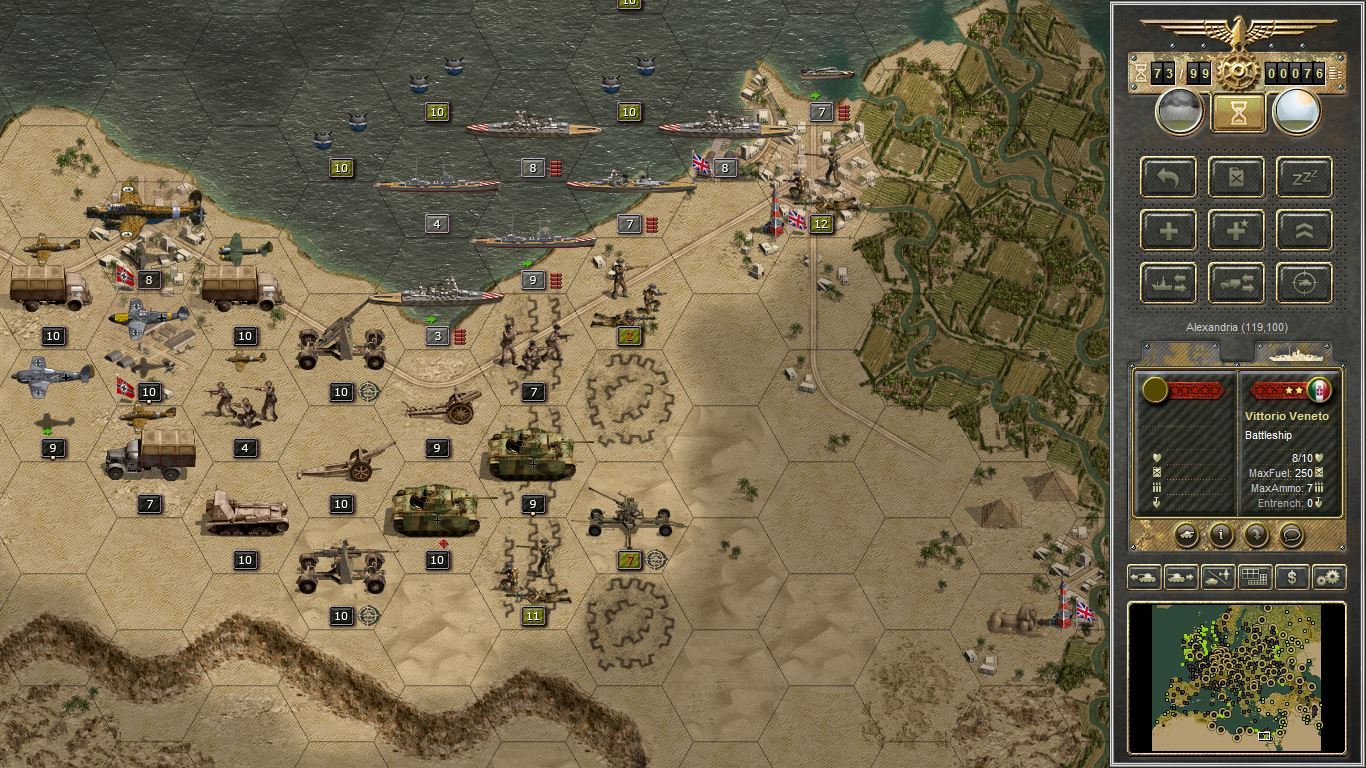The image size is (1366, 768).
Task: Undo the last unit move
Action: (1169, 177)
